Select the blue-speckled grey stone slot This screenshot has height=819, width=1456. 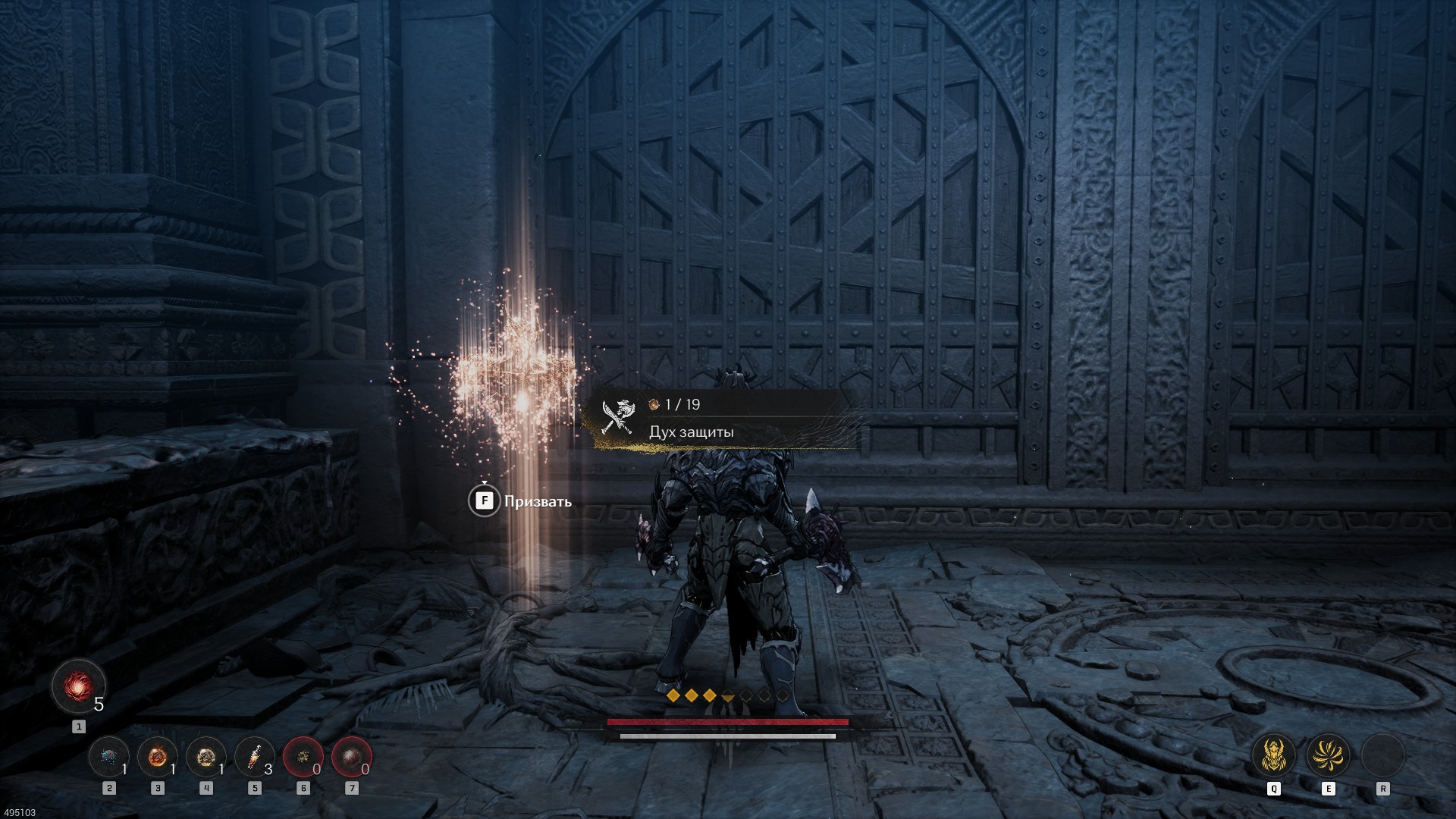108,757
